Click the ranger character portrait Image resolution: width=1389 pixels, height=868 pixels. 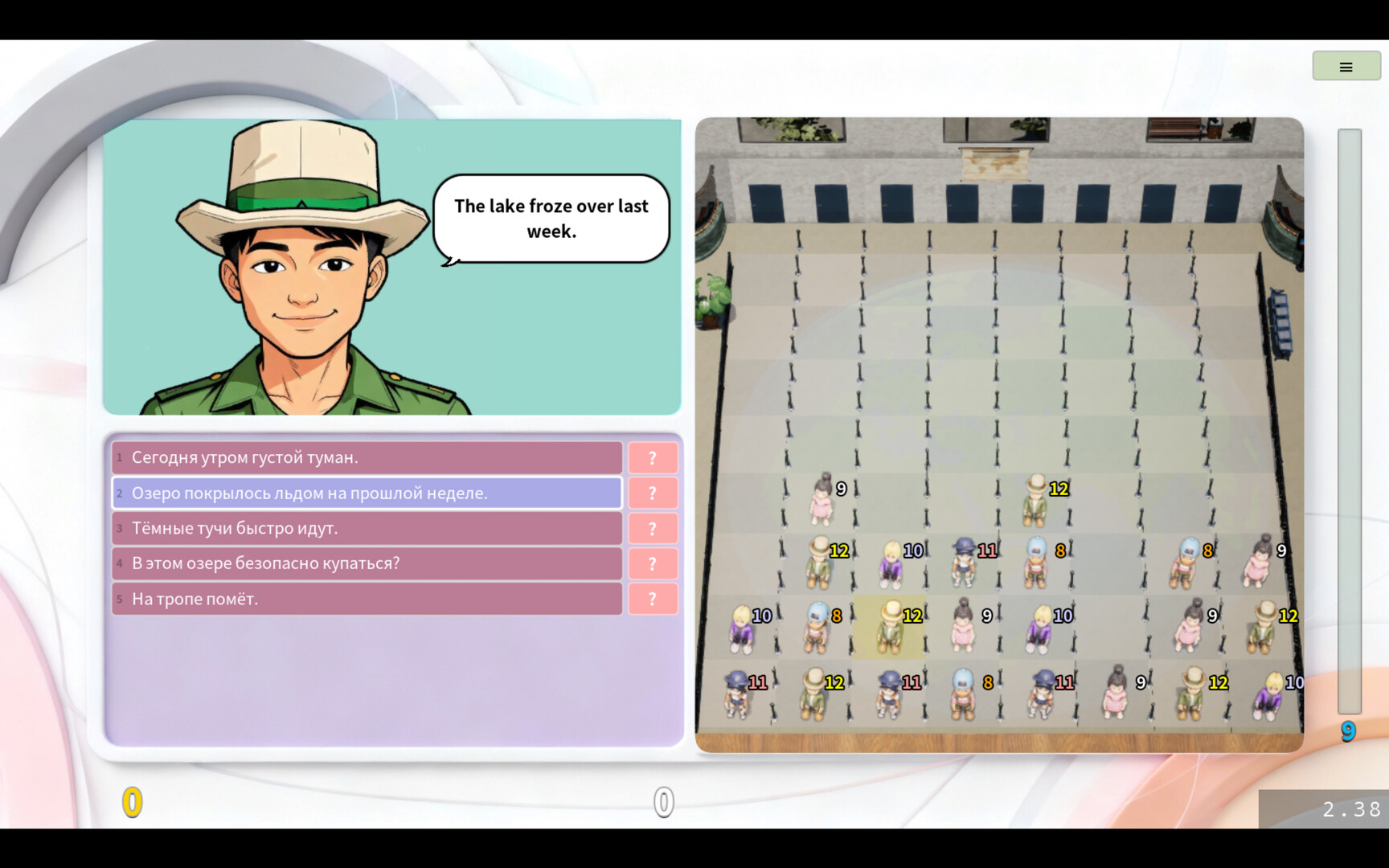pyautogui.click(x=305, y=273)
